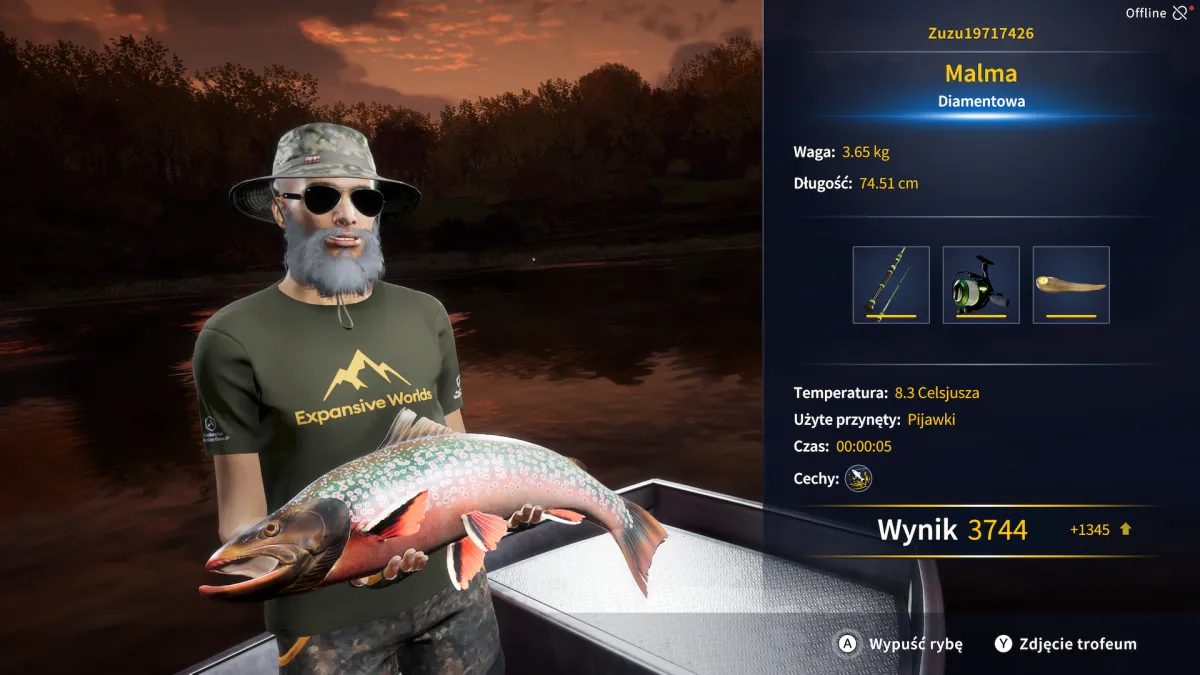Take a trophy photo with Zdjęcie trofeum

(1066, 644)
